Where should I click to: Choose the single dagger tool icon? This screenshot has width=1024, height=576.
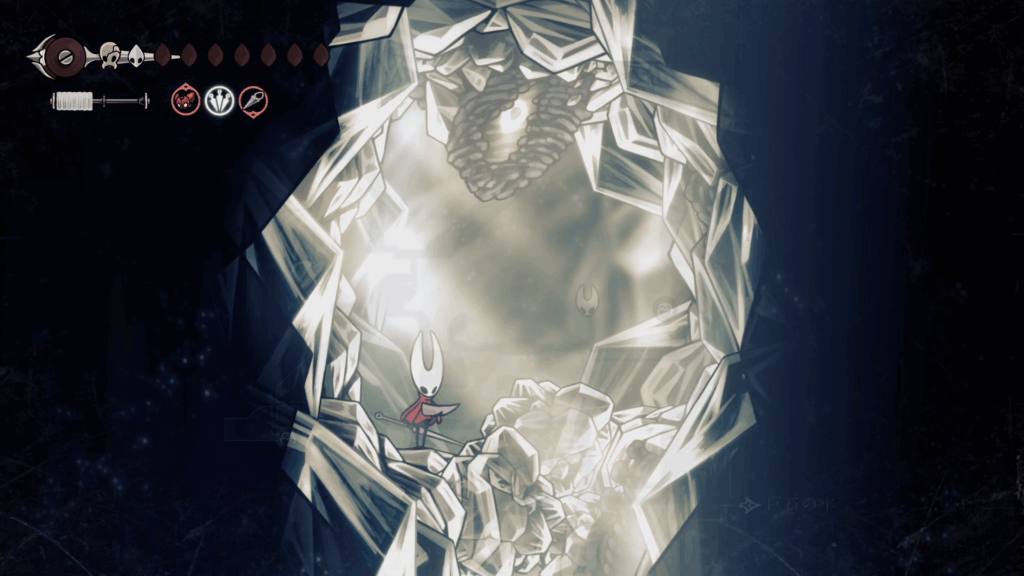coord(253,99)
